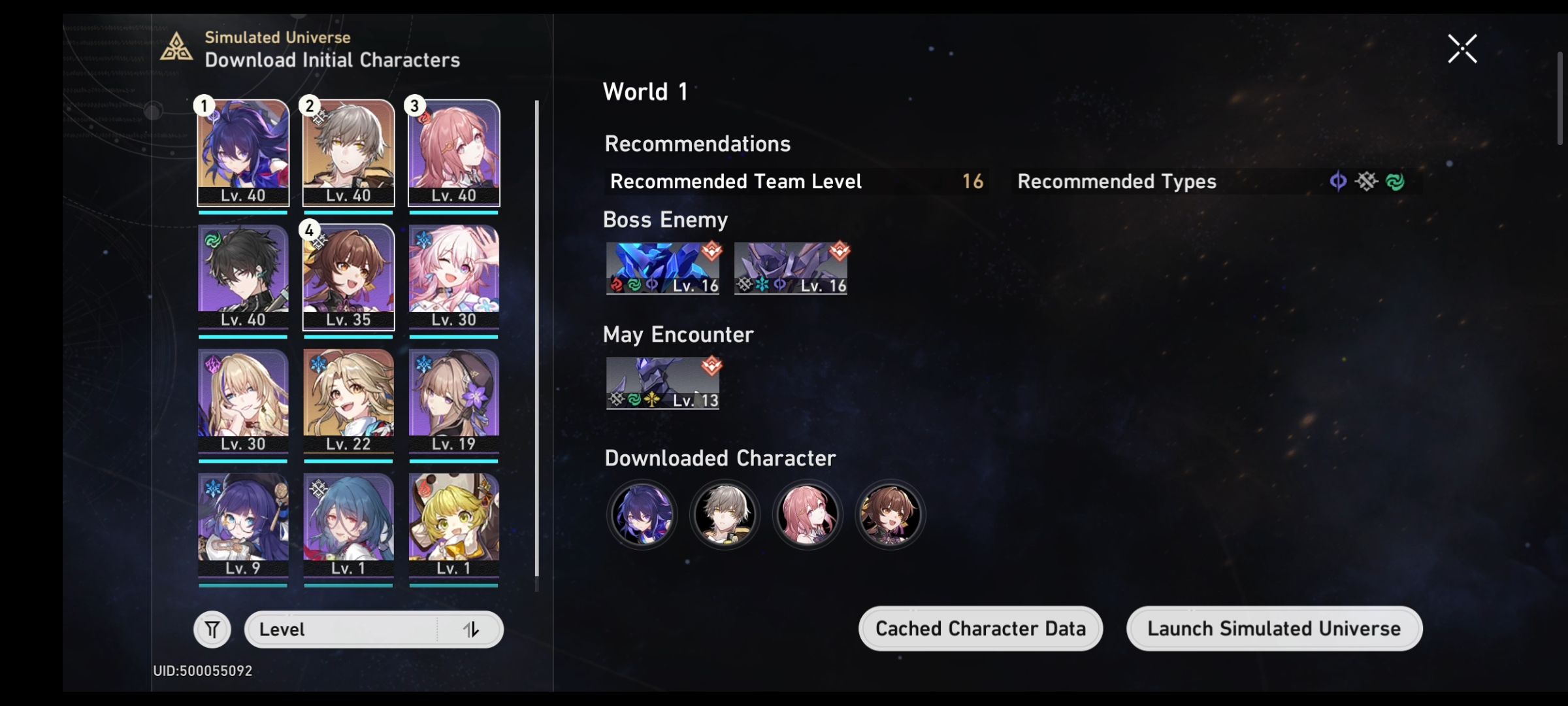Click the cyan download progress bar under the Lv. 40 card

242,213
